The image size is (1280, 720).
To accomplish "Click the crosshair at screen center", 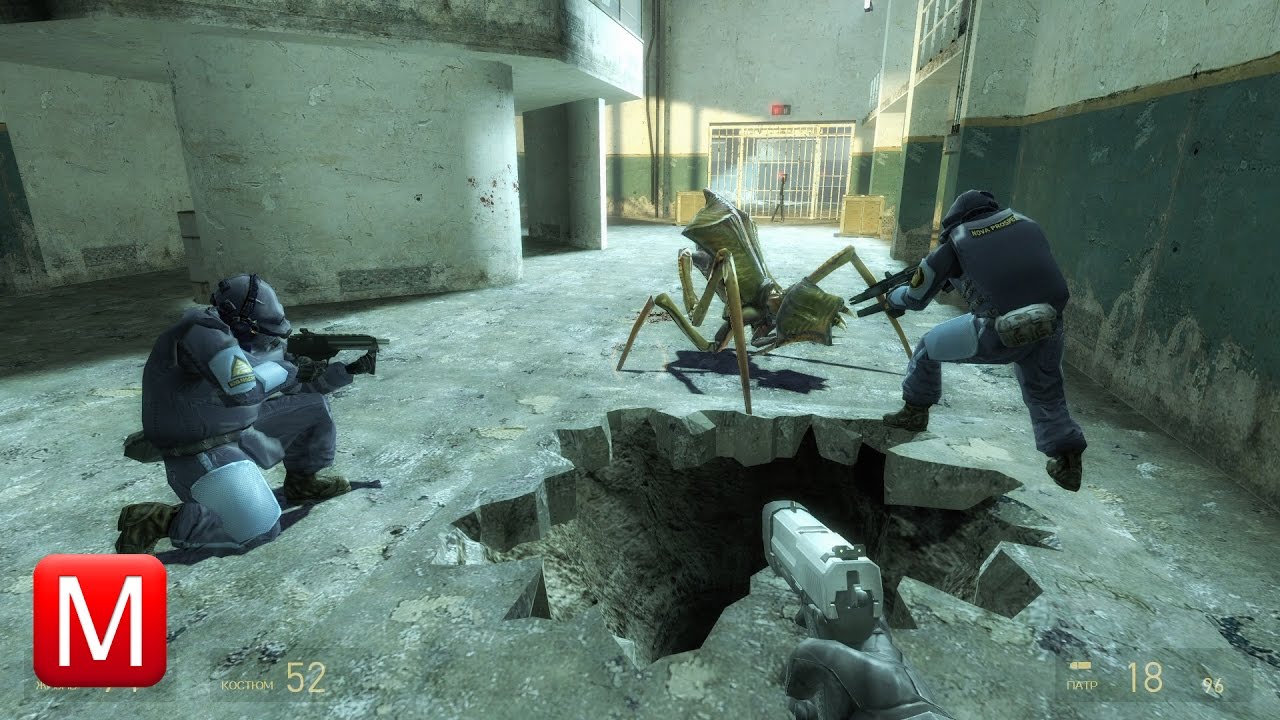I will (640, 360).
